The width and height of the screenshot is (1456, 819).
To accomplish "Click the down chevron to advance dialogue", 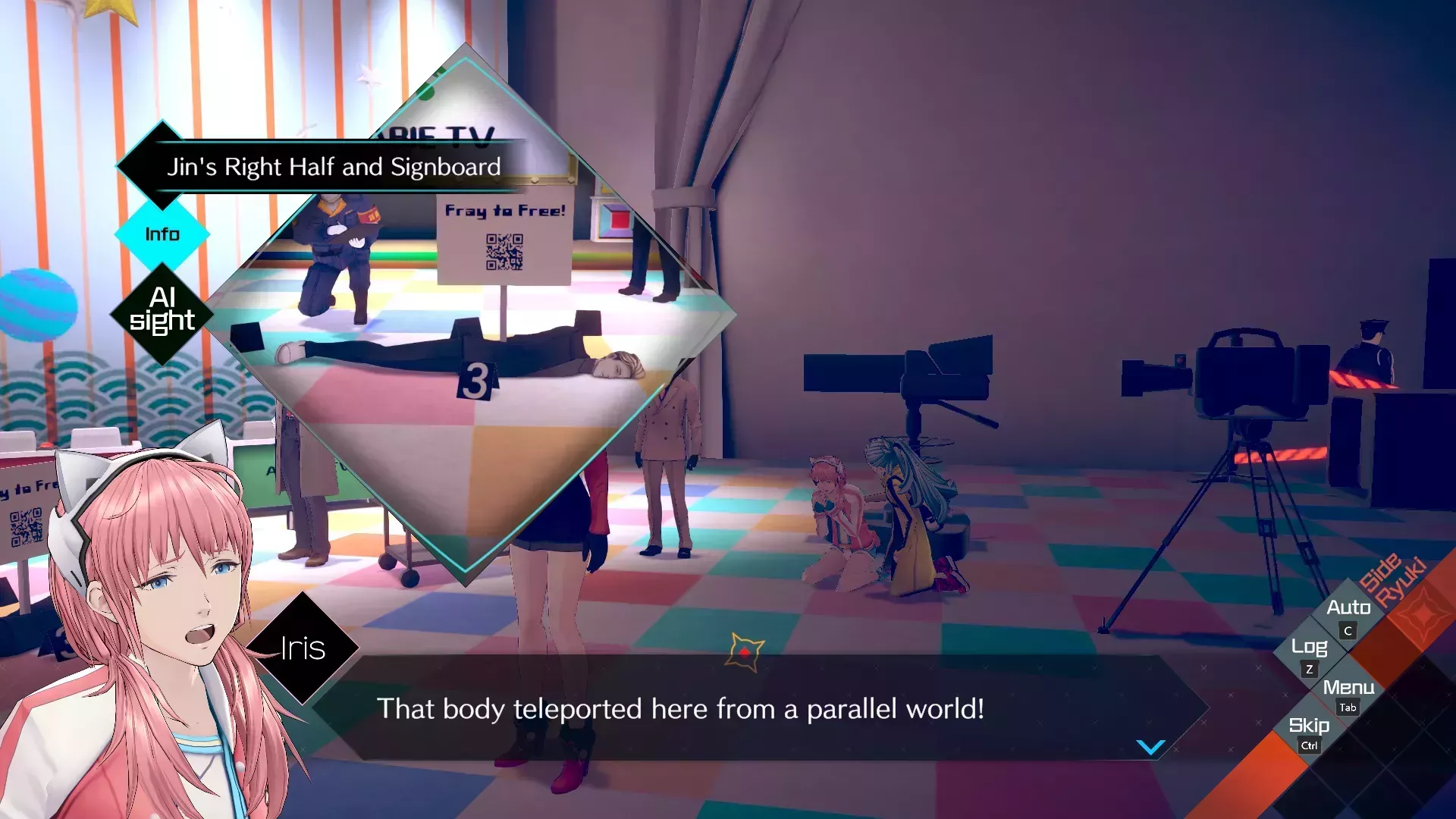I will point(1150,748).
